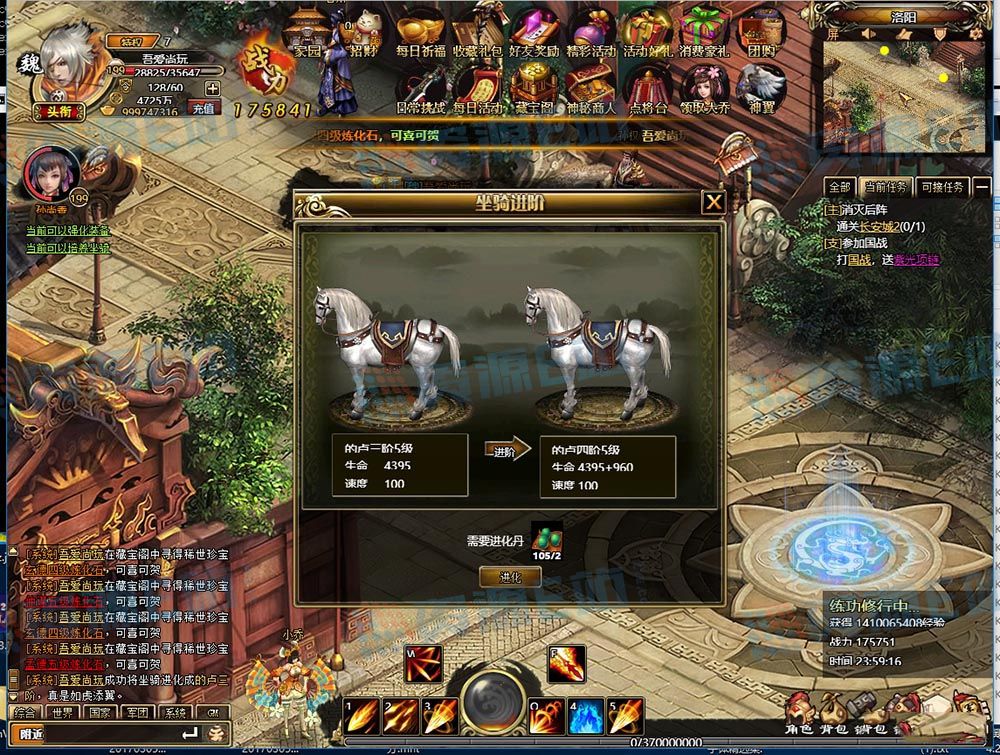Image resolution: width=1000 pixels, height=755 pixels.
Task: Open the 家园 homestead icon
Action: [x=307, y=33]
